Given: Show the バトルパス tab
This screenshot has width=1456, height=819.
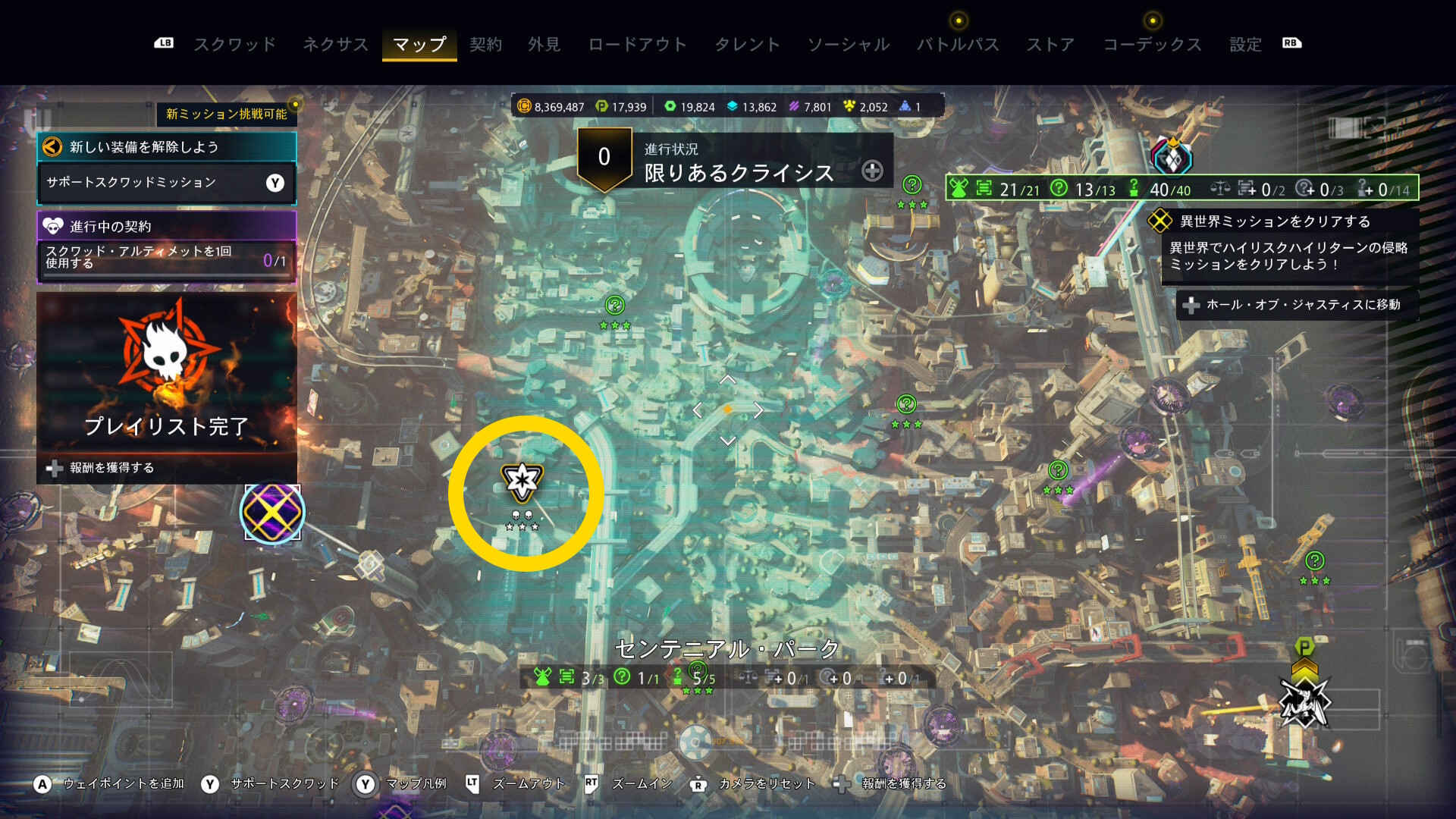Looking at the screenshot, I should [958, 45].
